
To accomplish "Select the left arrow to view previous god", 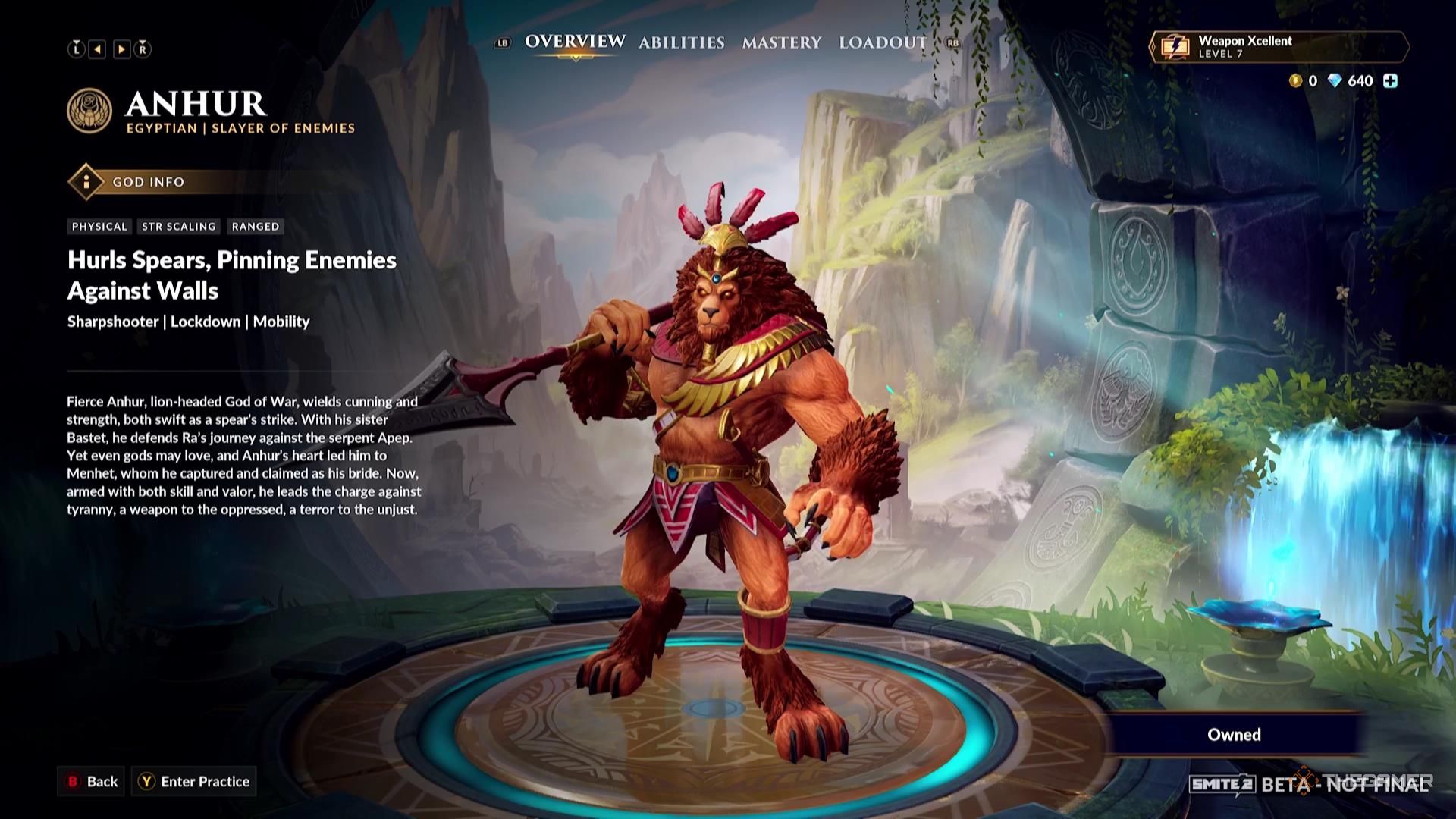I will (x=98, y=50).
